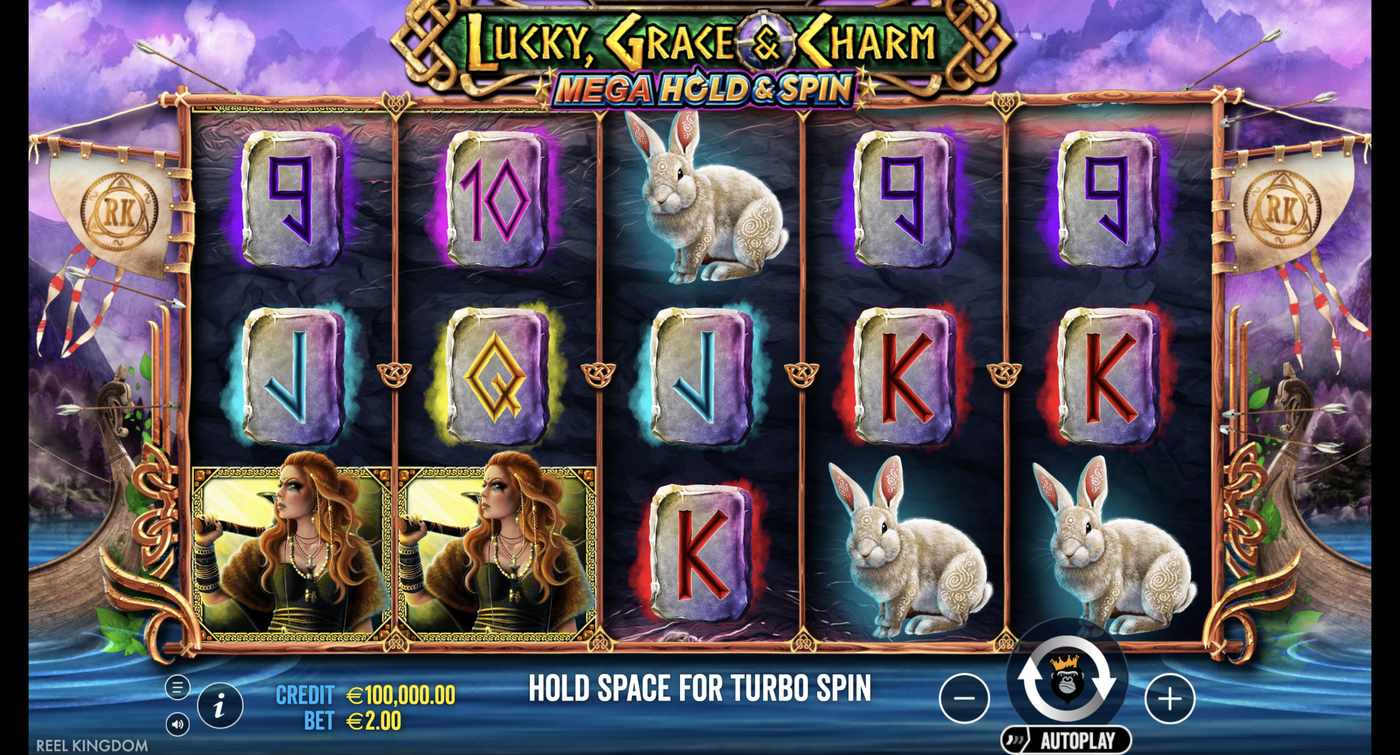The width and height of the screenshot is (1400, 755).
Task: Open the hamburger settings menu
Action: tap(179, 687)
